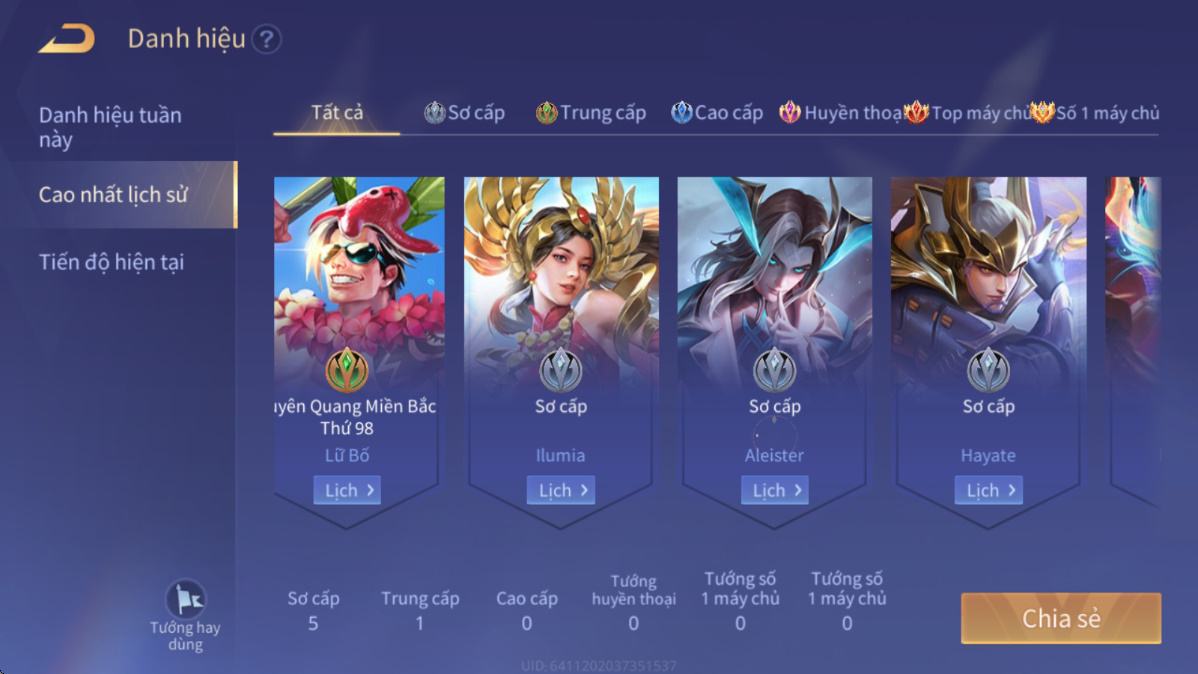View the Số 1 máy chủ tab
The height and width of the screenshot is (674, 1198).
[x=1095, y=113]
